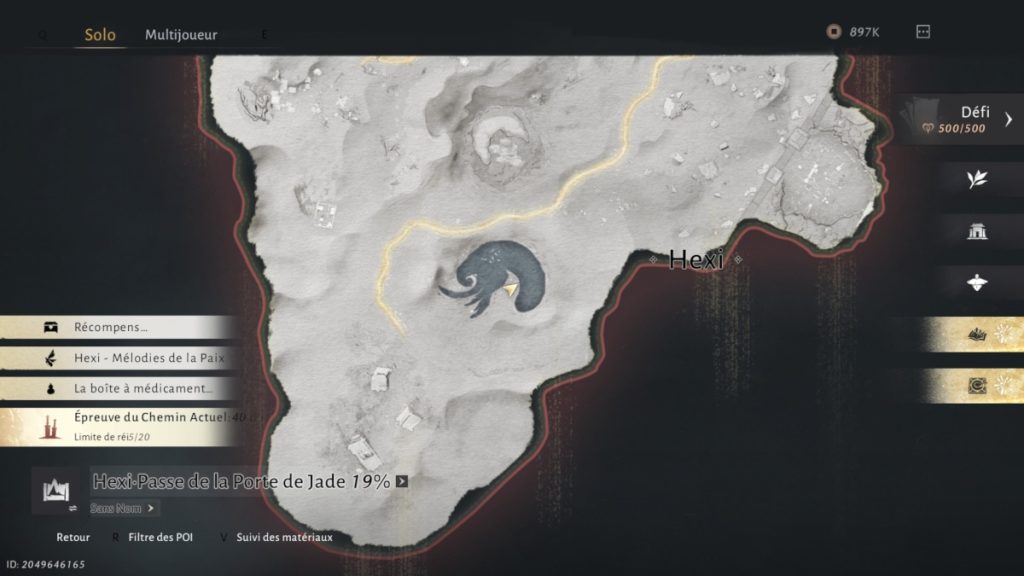The image size is (1024, 576).
Task: Click the Sans Nom selector
Action: pos(124,508)
